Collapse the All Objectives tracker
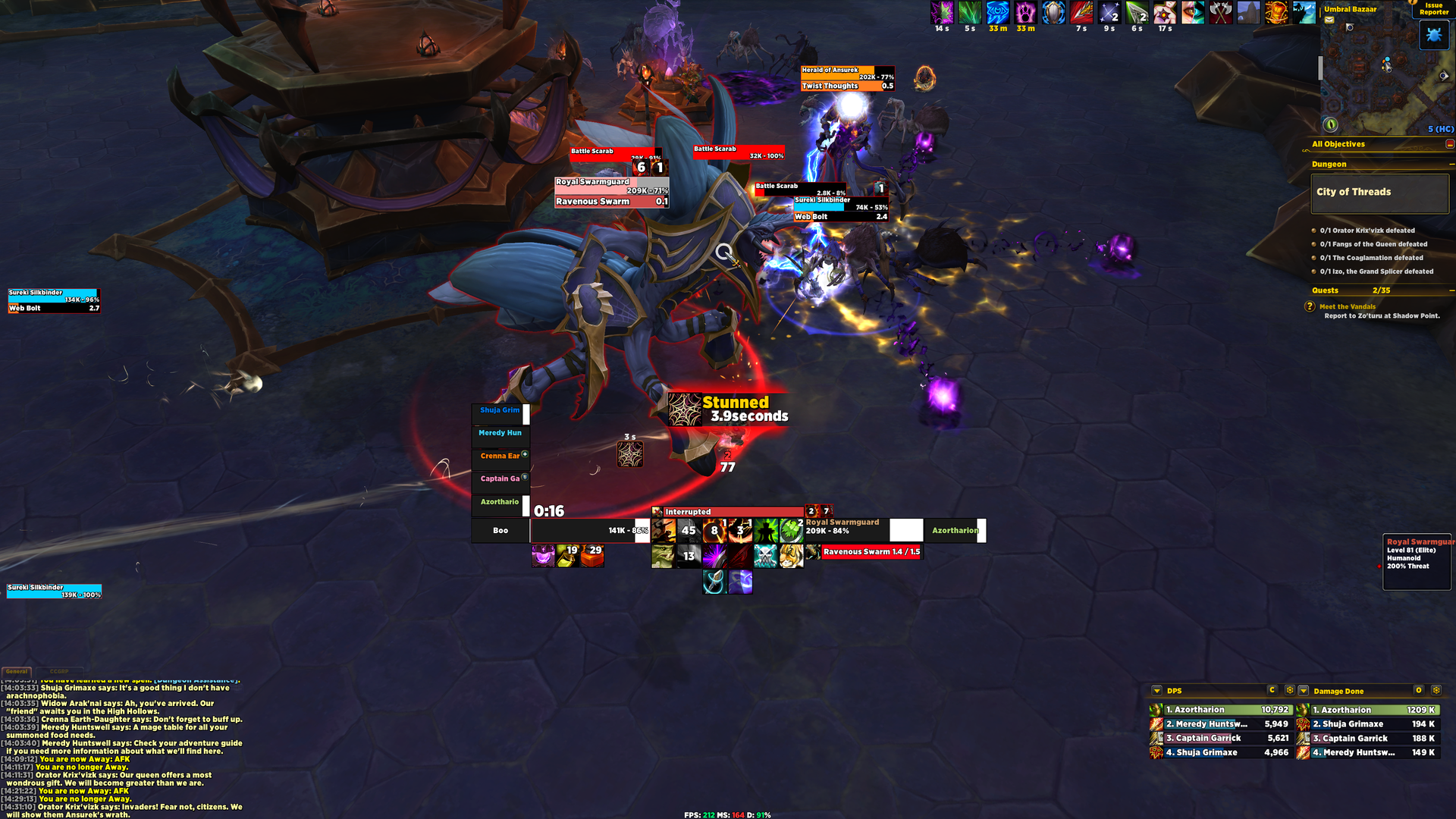 [1449, 144]
